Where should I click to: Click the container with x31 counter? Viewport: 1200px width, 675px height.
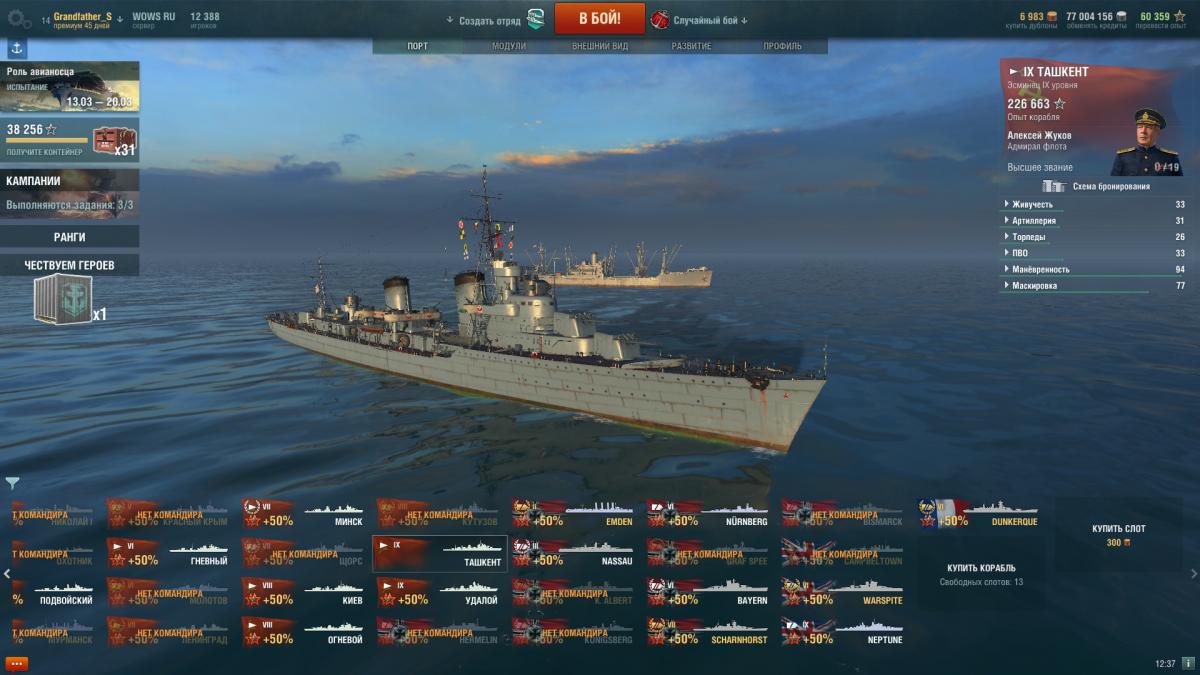(x=113, y=140)
